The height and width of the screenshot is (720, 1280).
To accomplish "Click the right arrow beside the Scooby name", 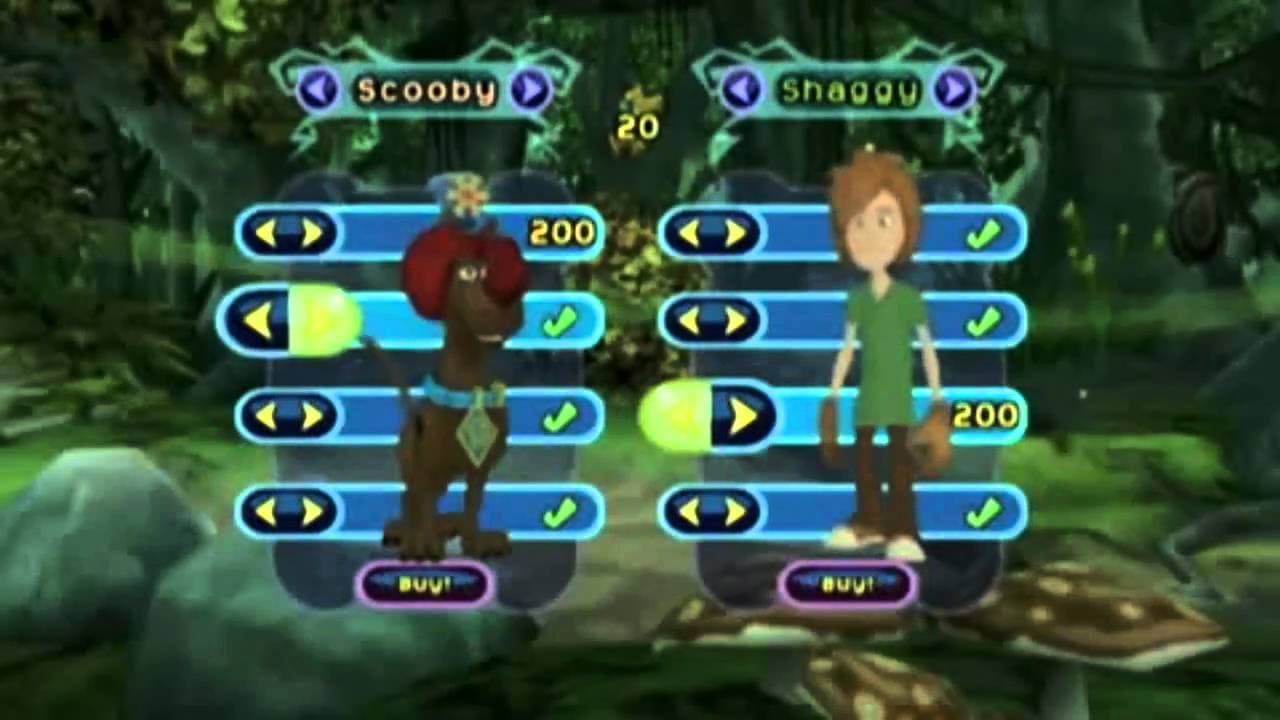I will pos(533,89).
